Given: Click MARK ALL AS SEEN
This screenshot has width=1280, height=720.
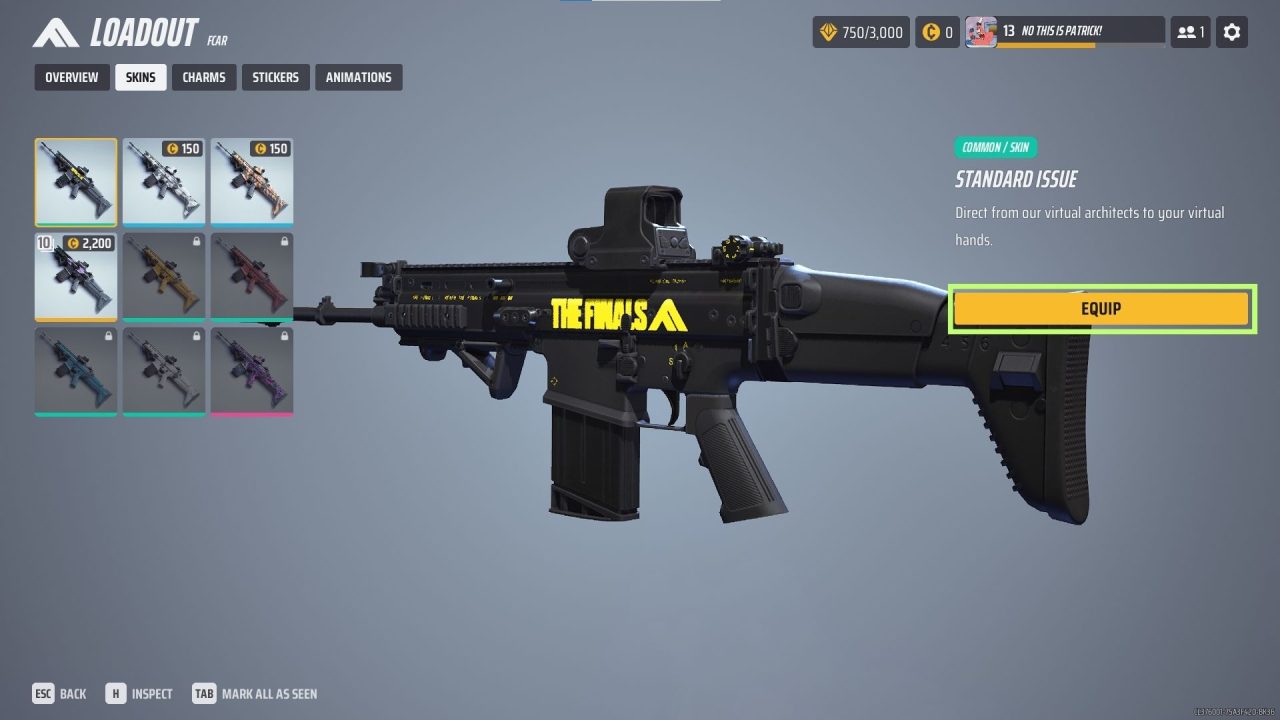Looking at the screenshot, I should (x=256, y=693).
